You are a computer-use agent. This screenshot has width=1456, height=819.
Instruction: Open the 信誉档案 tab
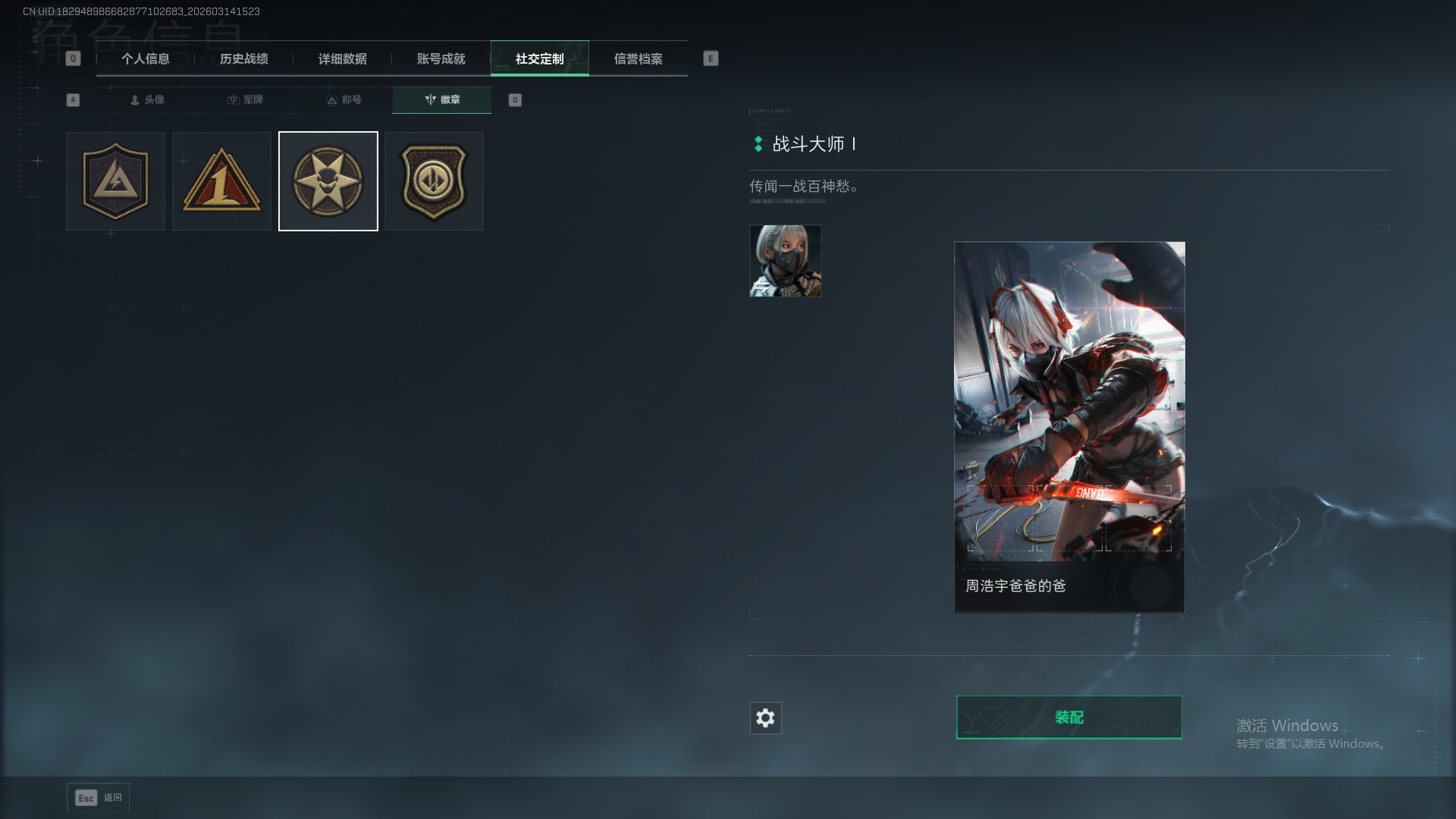[639, 59]
